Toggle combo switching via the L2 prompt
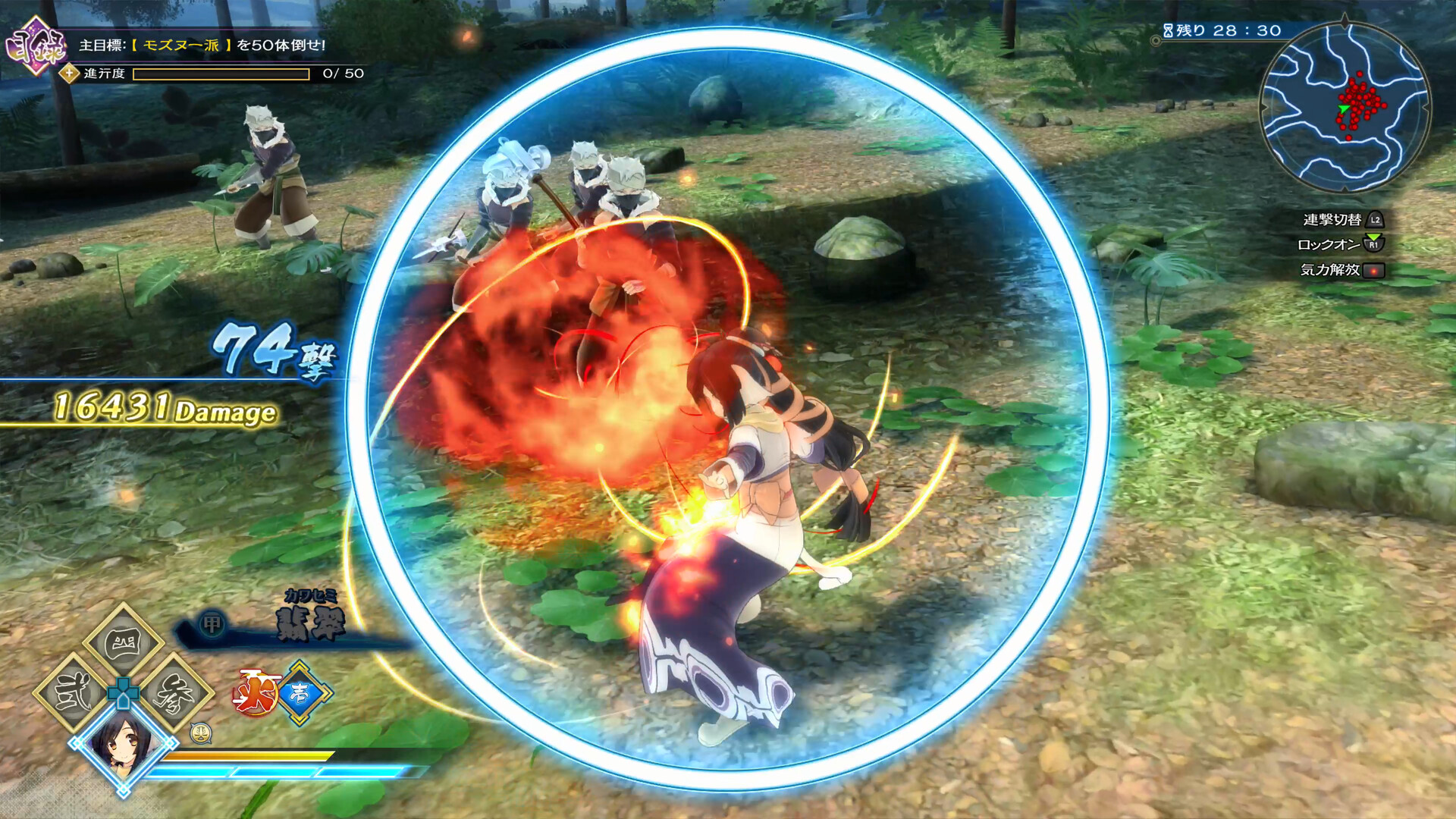Image resolution: width=1456 pixels, height=819 pixels. pyautogui.click(x=1373, y=221)
